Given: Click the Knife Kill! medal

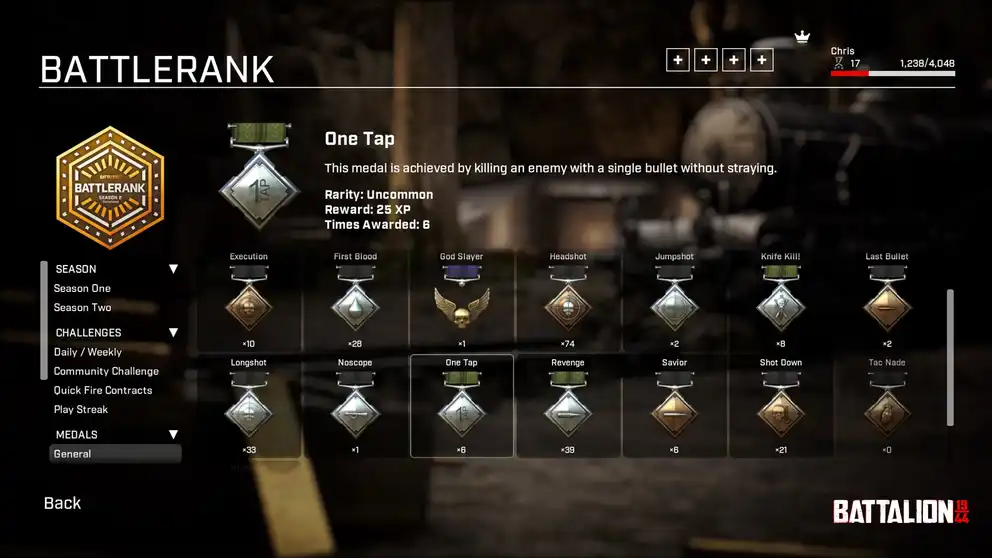Looking at the screenshot, I should [780, 303].
